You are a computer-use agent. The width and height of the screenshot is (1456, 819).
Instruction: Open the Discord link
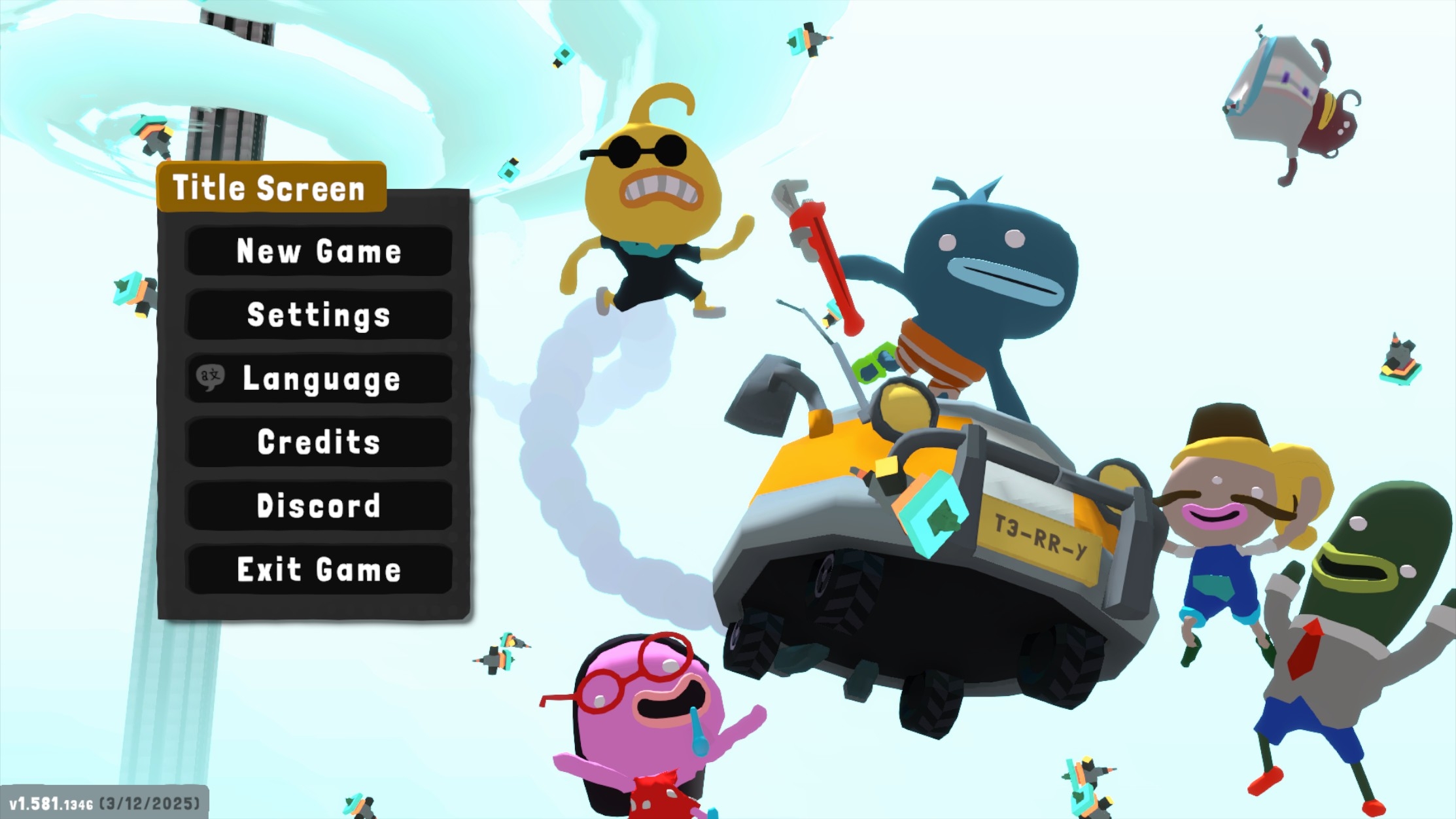click(x=319, y=506)
